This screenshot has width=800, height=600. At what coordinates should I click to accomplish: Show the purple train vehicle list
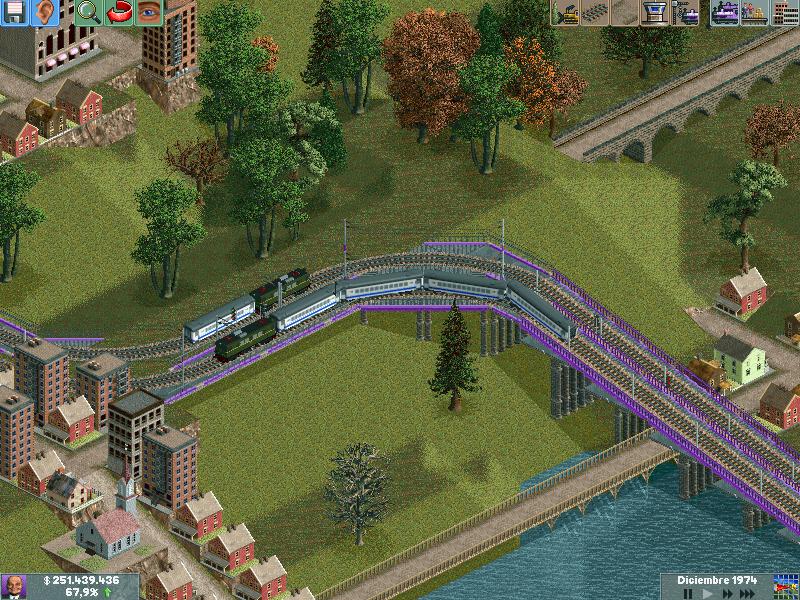pos(725,13)
